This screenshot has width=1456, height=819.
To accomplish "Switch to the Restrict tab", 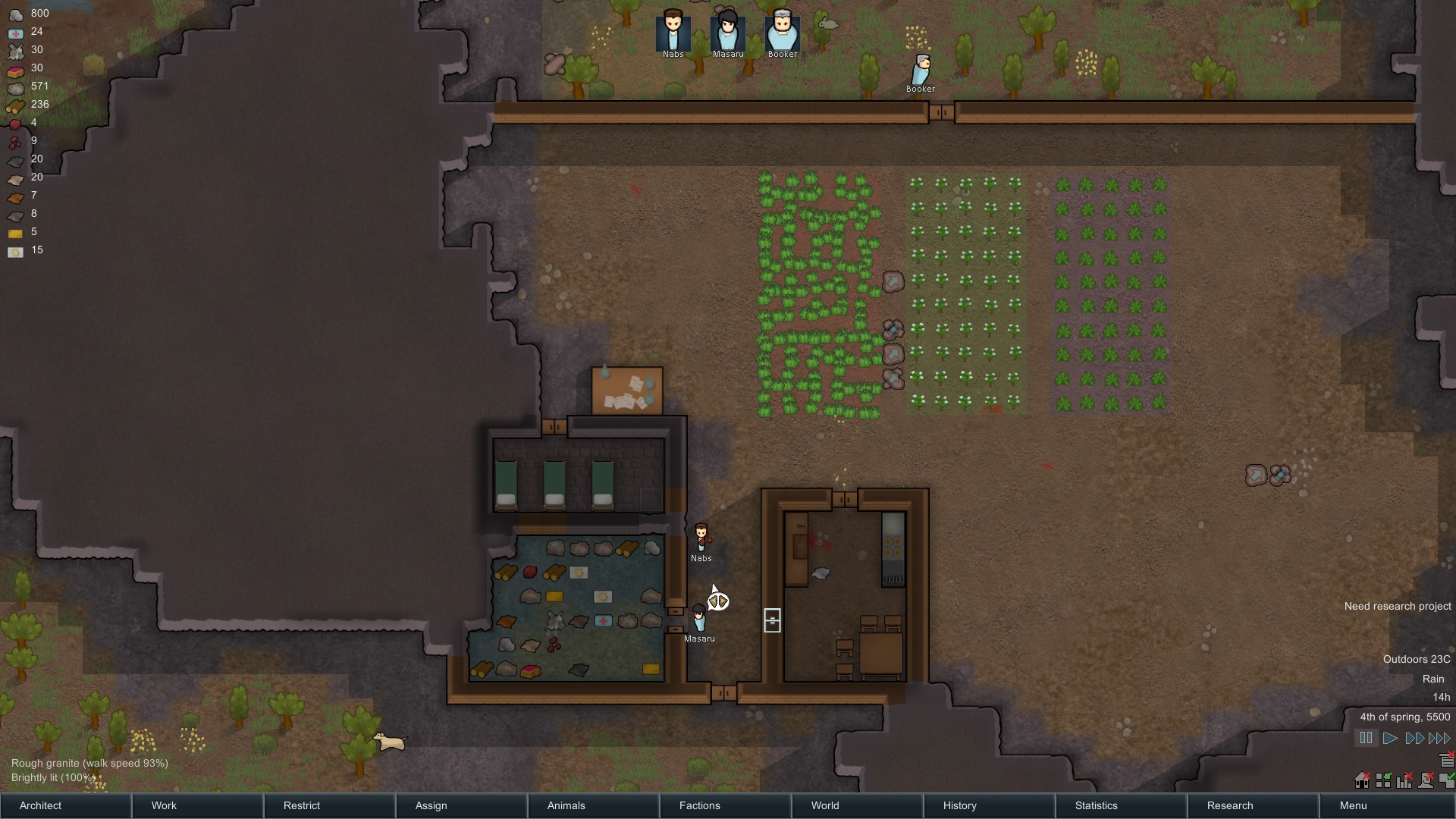I will [329, 805].
